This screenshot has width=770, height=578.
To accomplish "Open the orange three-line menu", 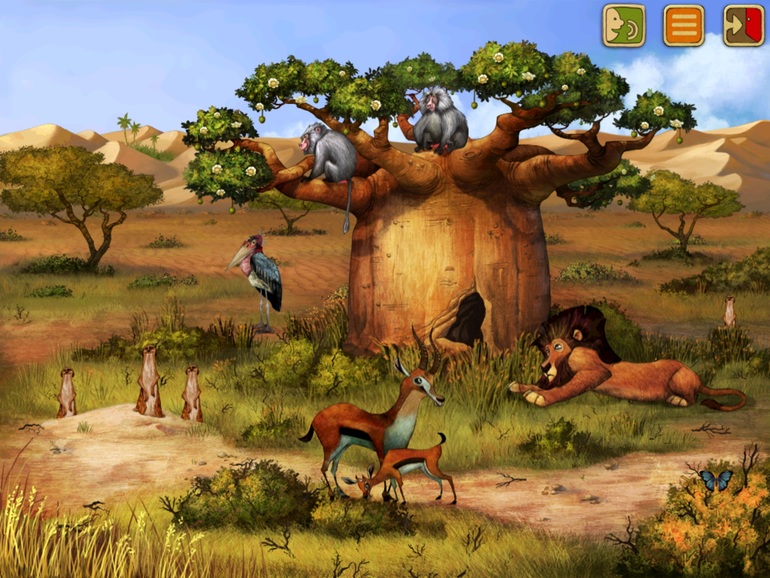I will click(684, 26).
